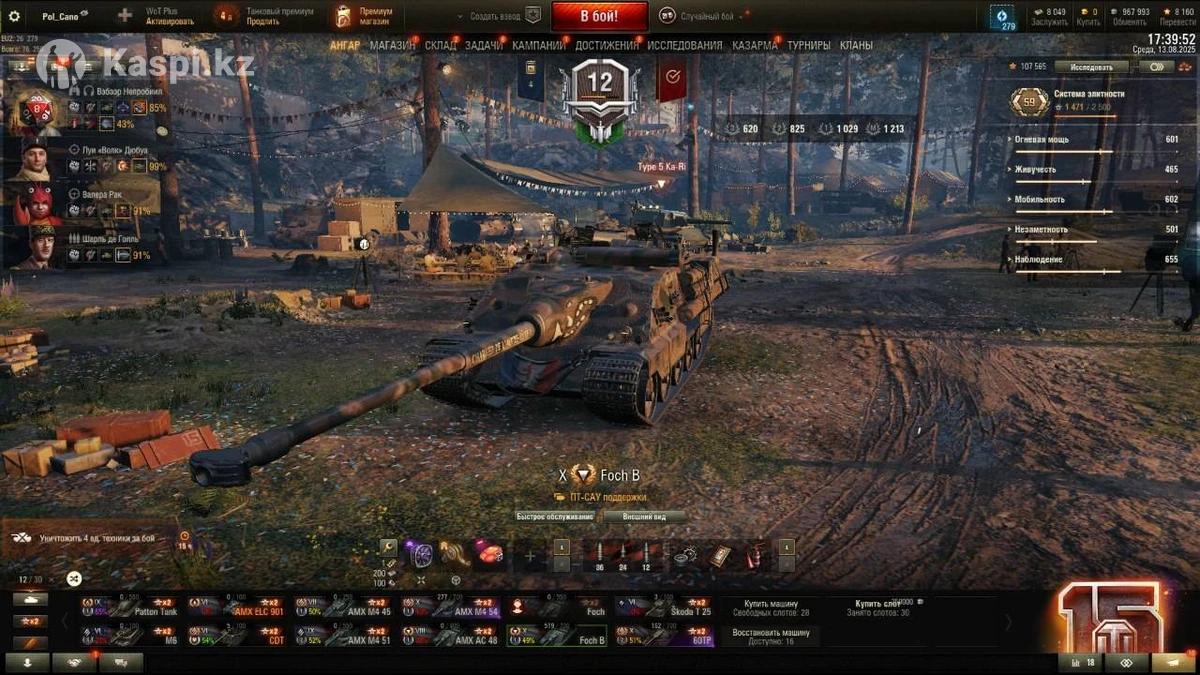Open the Премиум магазин shop
The image size is (1200, 675).
pos(365,16)
